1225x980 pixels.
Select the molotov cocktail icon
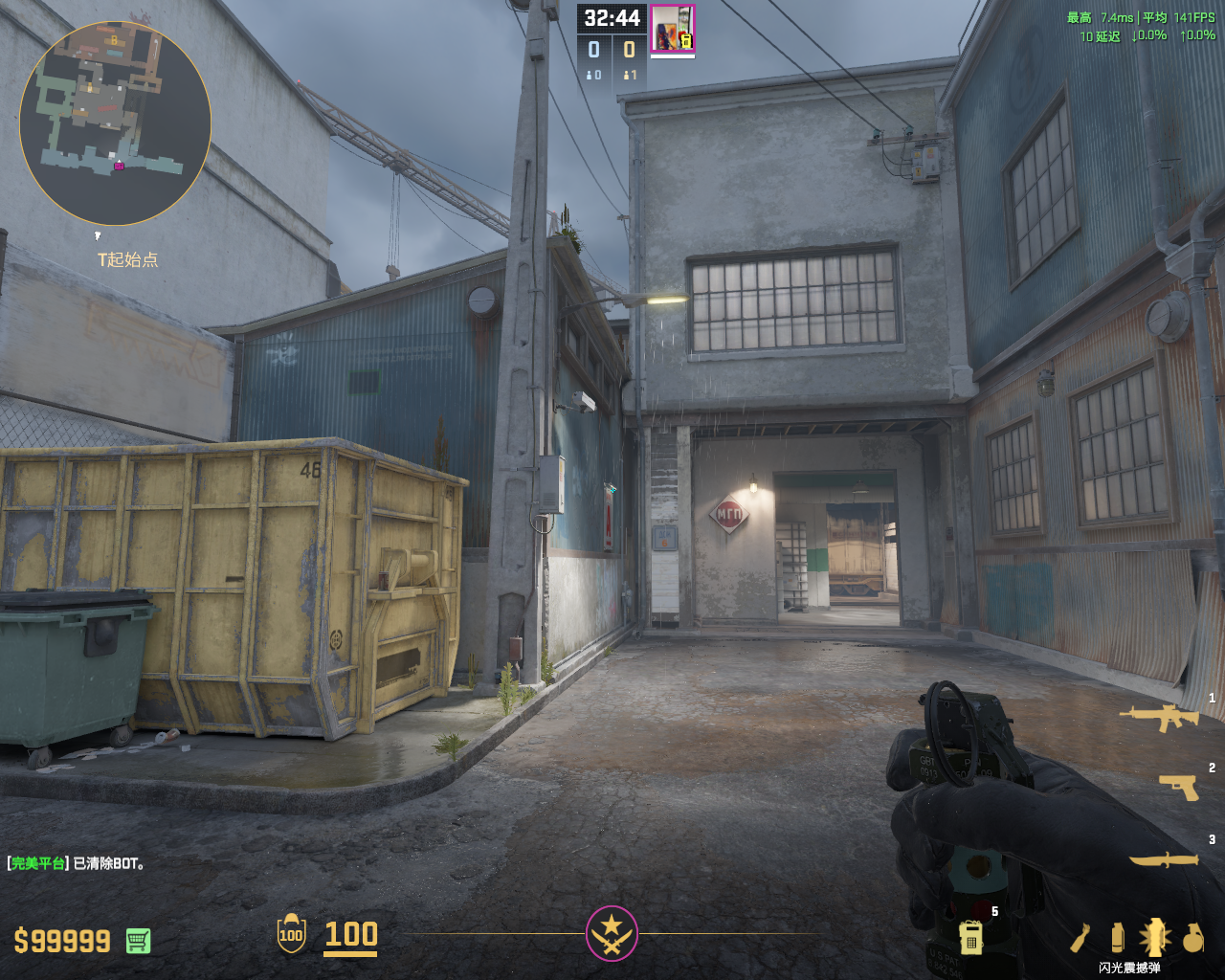(x=1080, y=938)
